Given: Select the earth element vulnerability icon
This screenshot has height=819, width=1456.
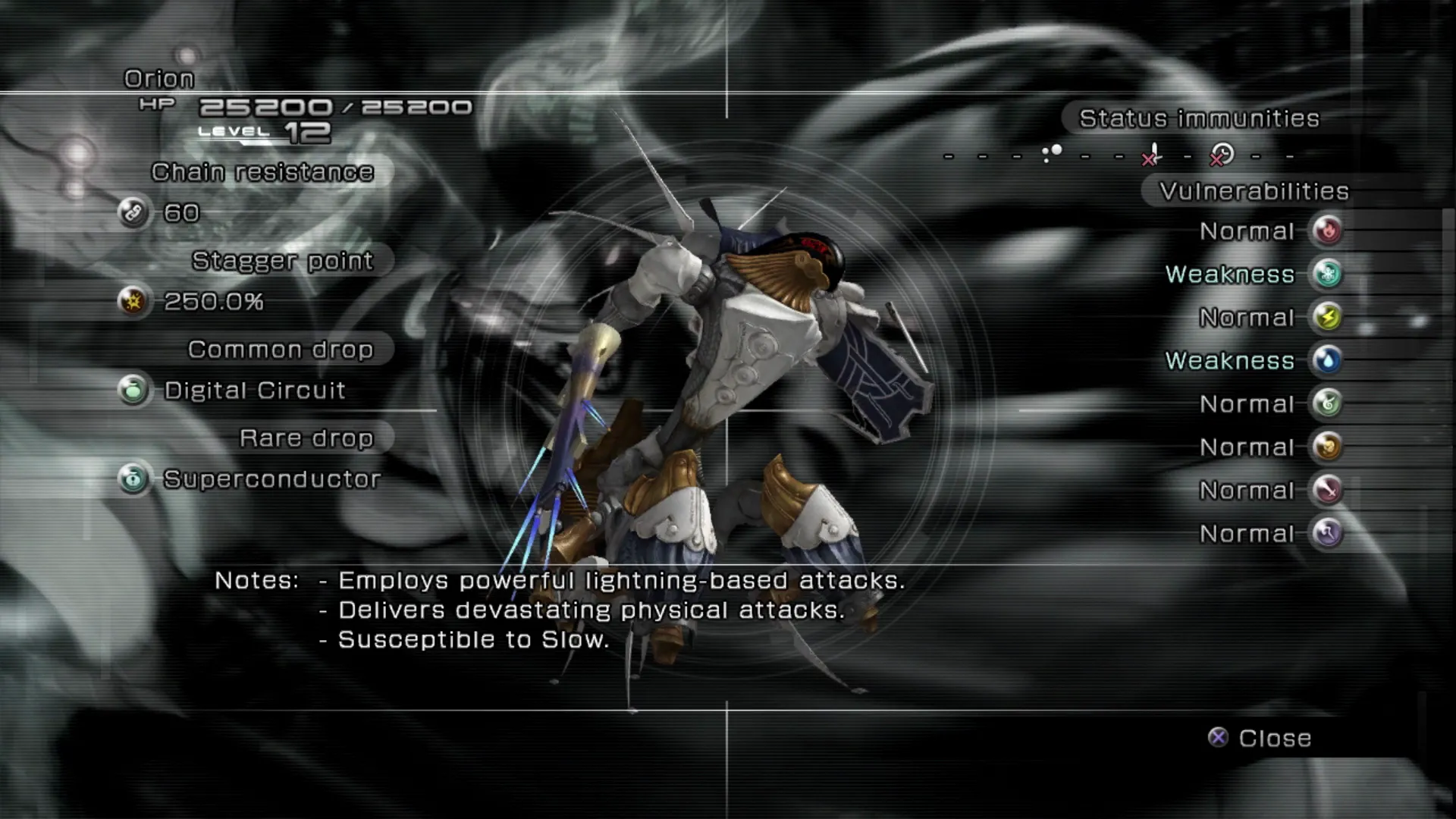Looking at the screenshot, I should 1327,447.
